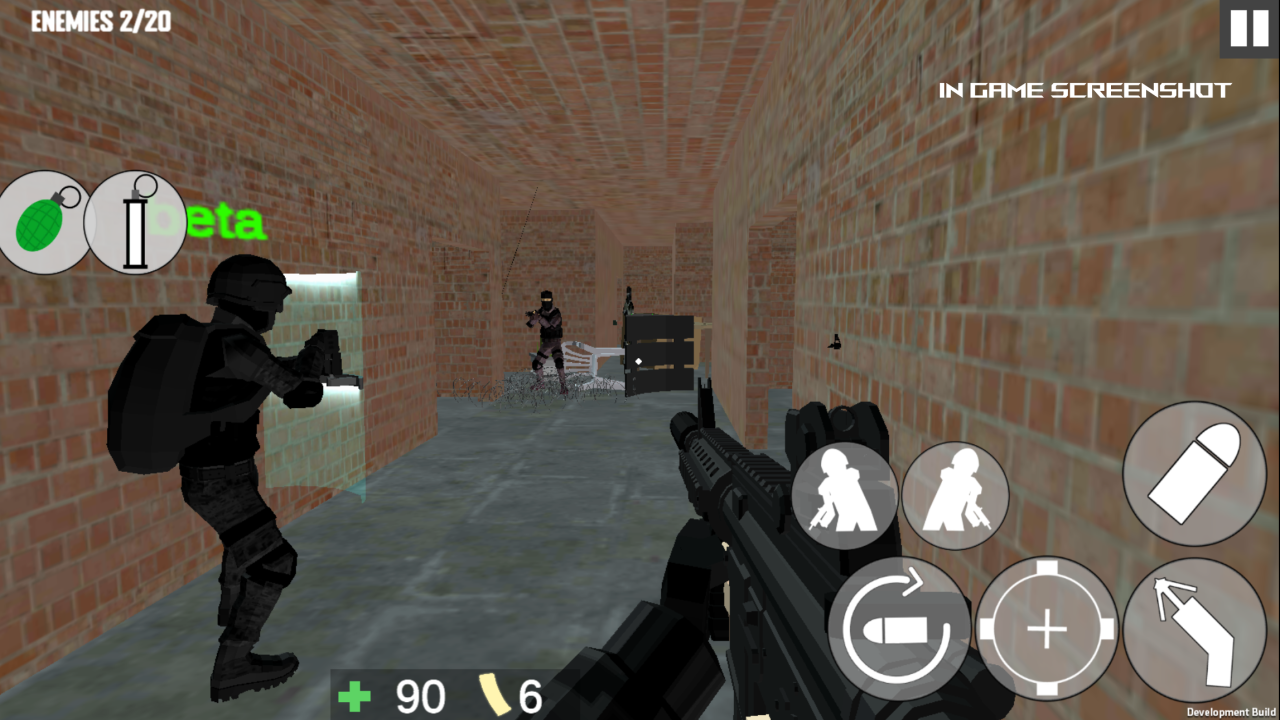This screenshot has width=1280, height=720.
Task: Use the knife melee attack icon
Action: (x=1196, y=629)
